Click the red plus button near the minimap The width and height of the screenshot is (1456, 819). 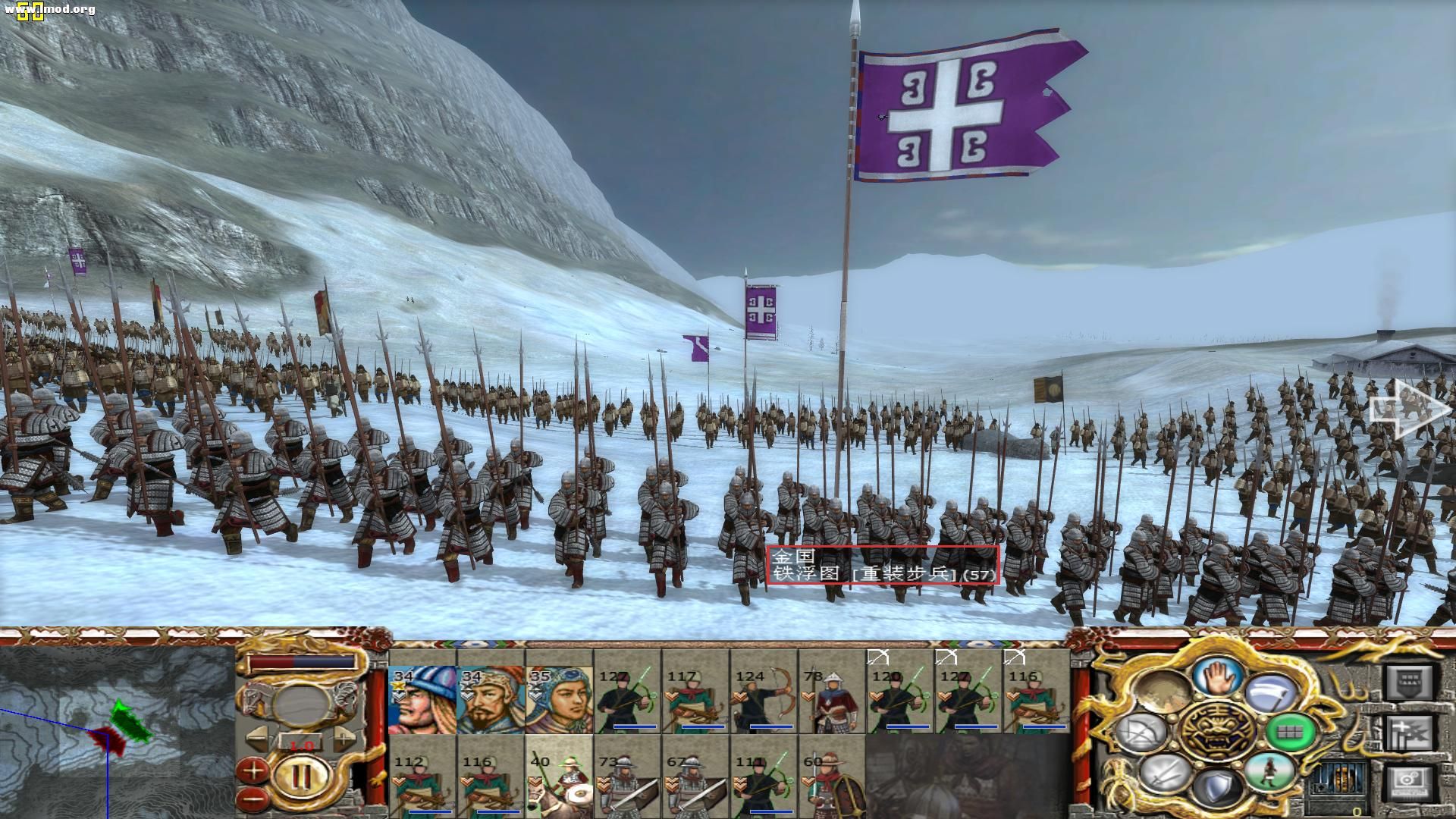point(253,770)
